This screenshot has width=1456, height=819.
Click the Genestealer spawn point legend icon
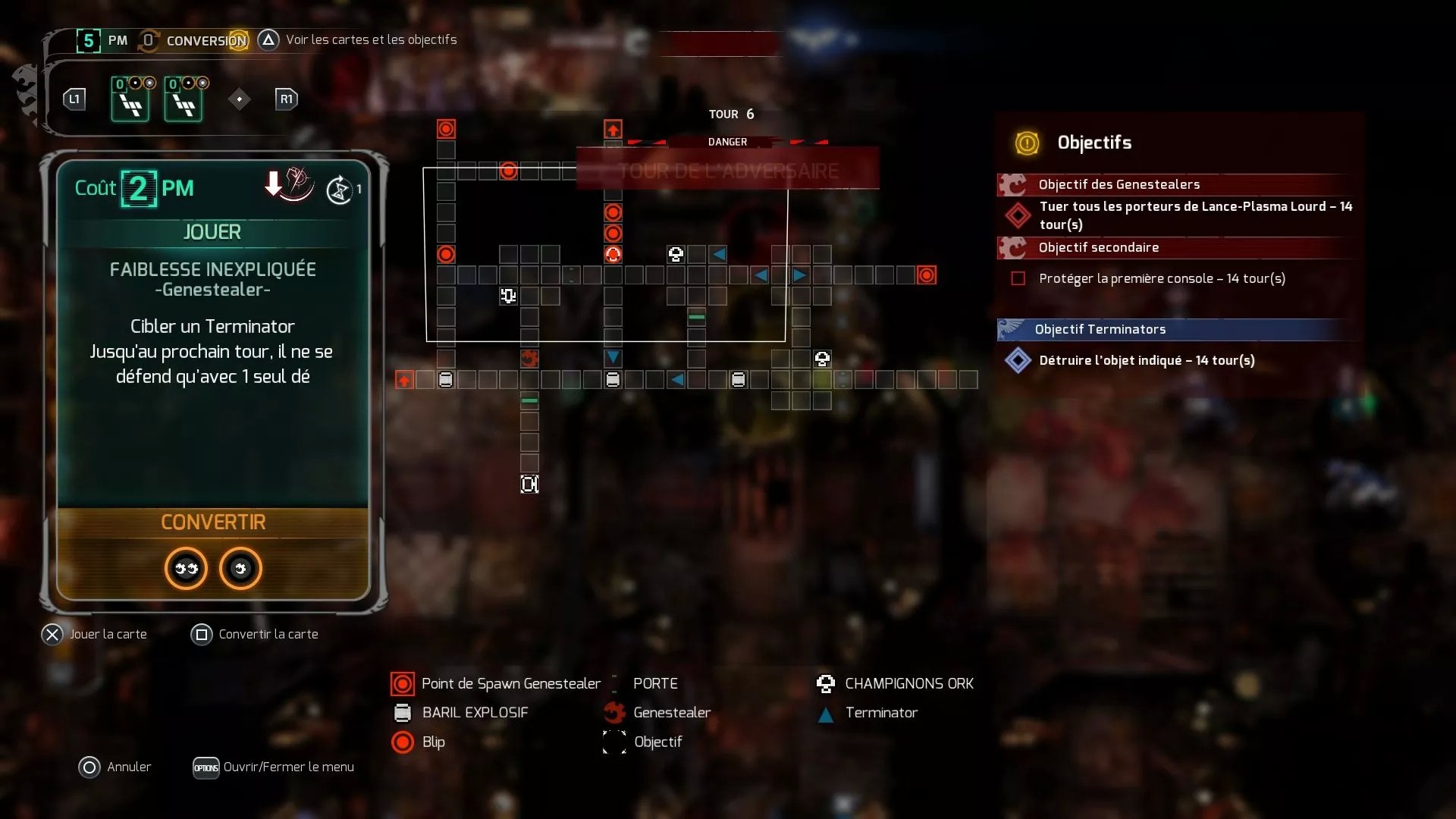pos(403,683)
